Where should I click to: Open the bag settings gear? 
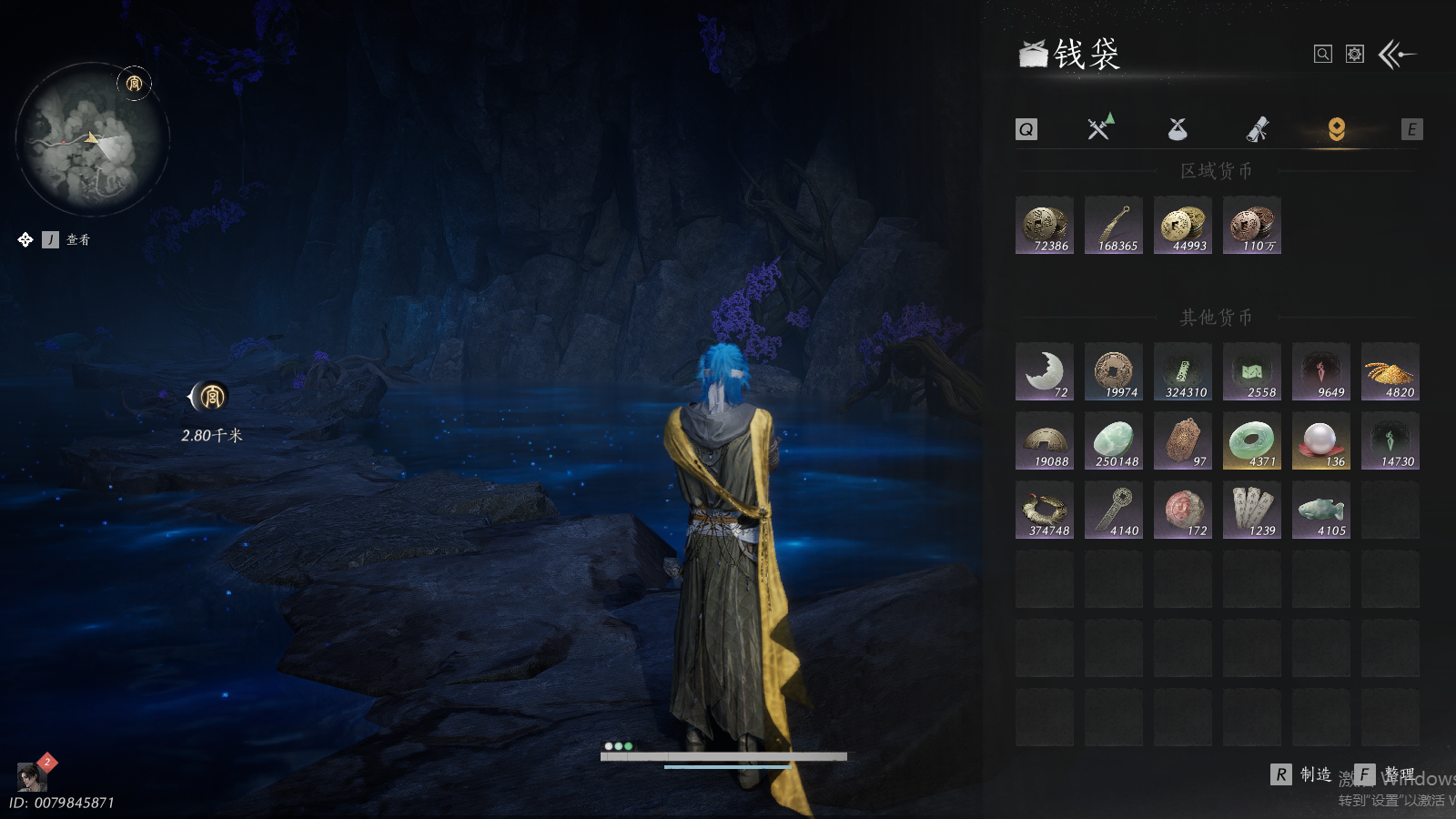(x=1355, y=55)
